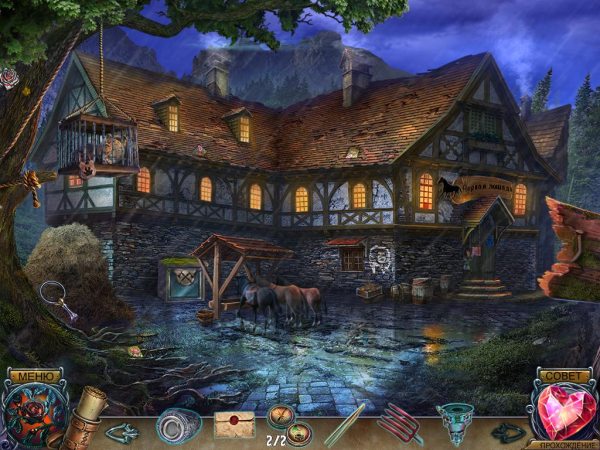Select the red rake grate item

[x=399, y=422]
